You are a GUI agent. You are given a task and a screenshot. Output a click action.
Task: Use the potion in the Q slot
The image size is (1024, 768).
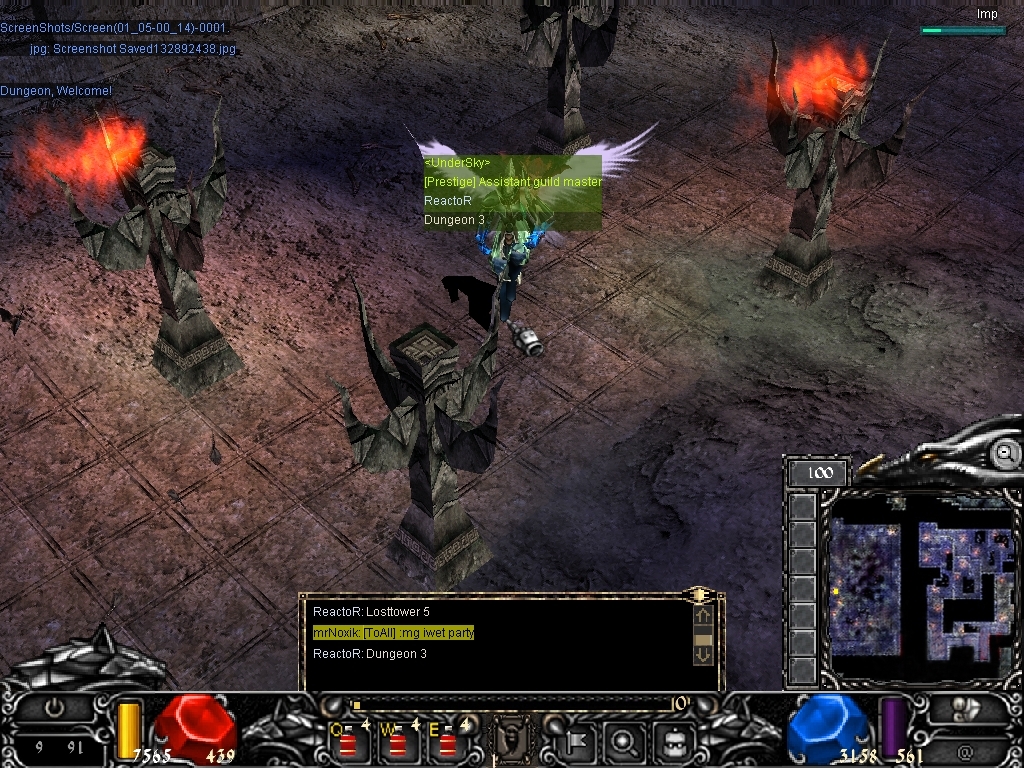(x=348, y=743)
